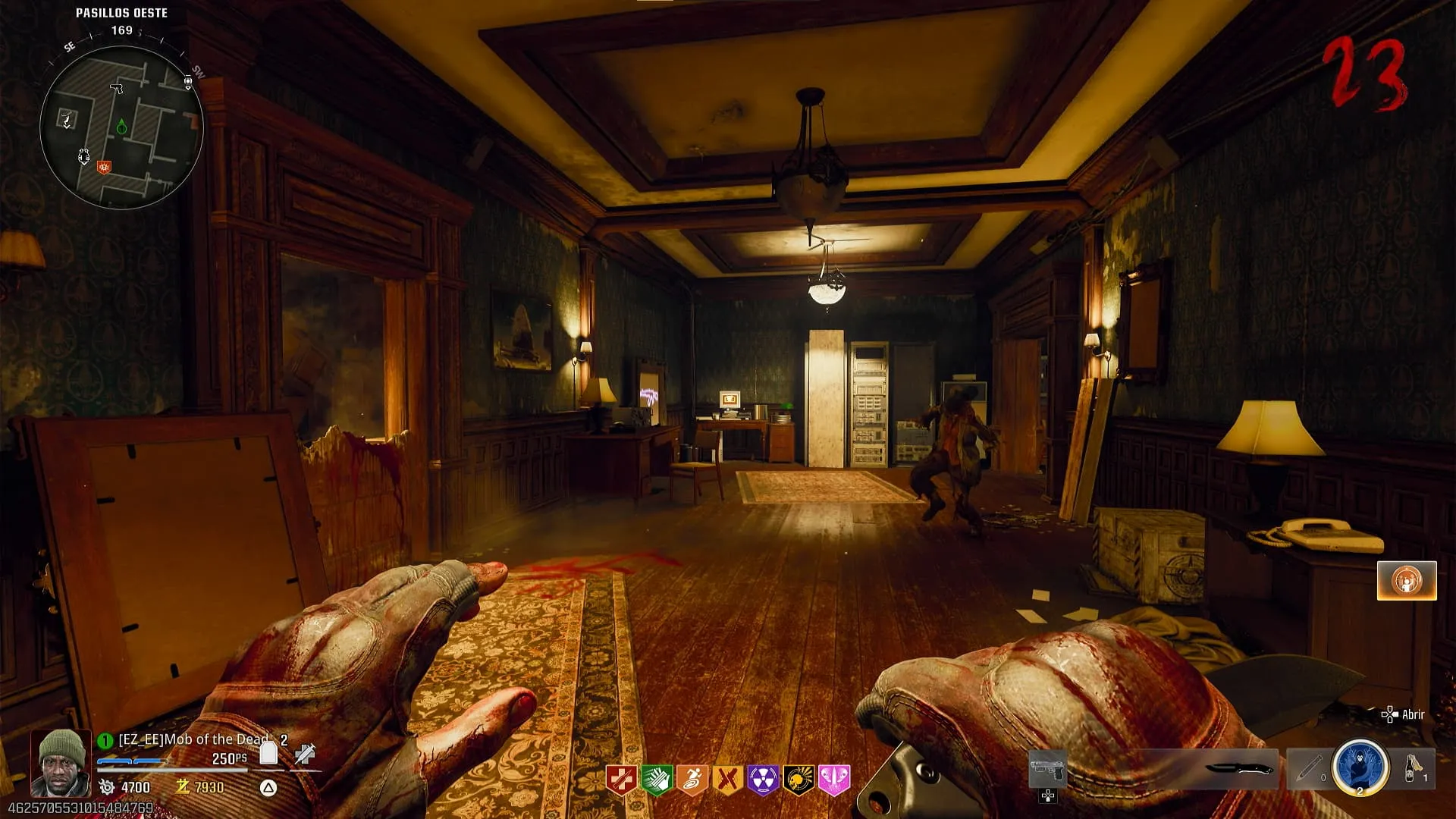Select the pistol marker on the minimap

pos(117,89)
